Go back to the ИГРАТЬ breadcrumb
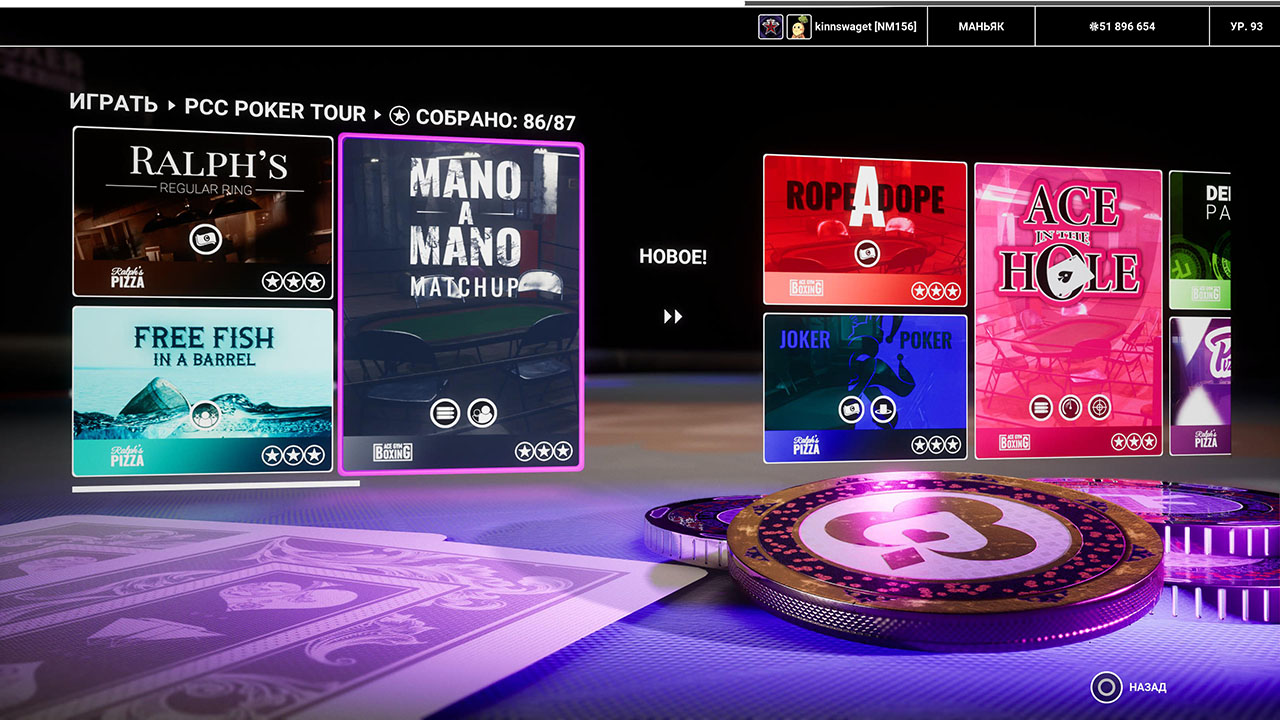This screenshot has width=1280, height=720. (x=113, y=104)
